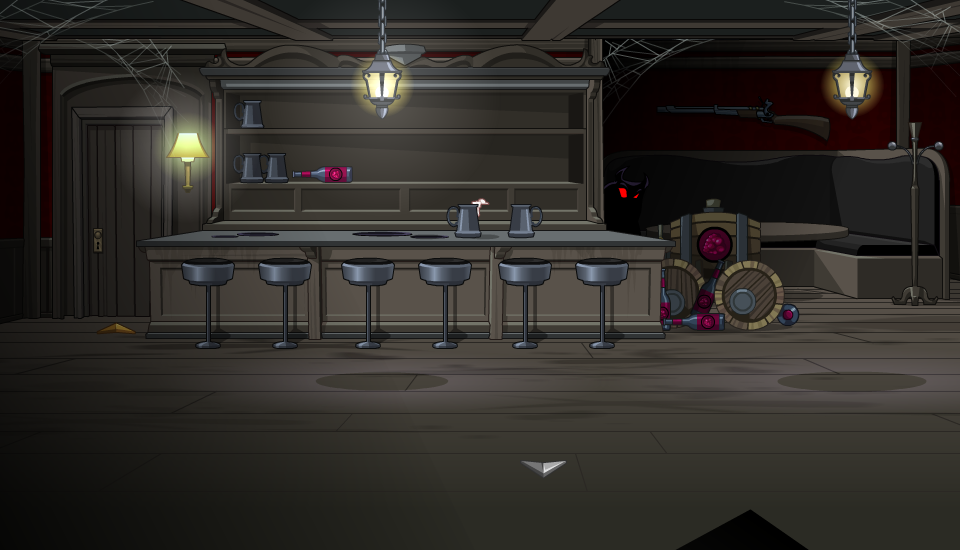Click the silver downward navigation arrow
960x550 pixels.
click(543, 467)
